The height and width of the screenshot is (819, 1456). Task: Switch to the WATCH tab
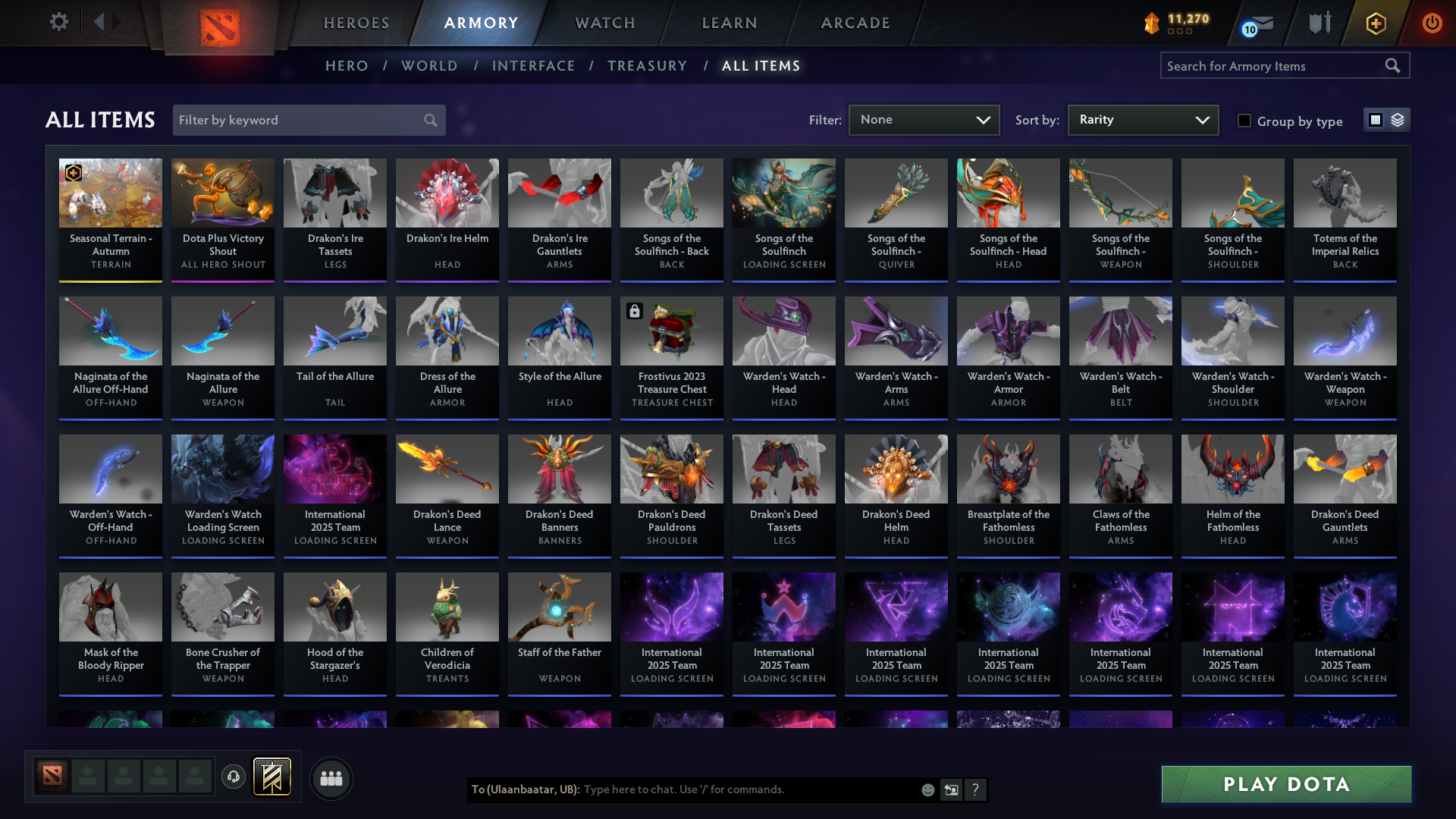point(604,23)
